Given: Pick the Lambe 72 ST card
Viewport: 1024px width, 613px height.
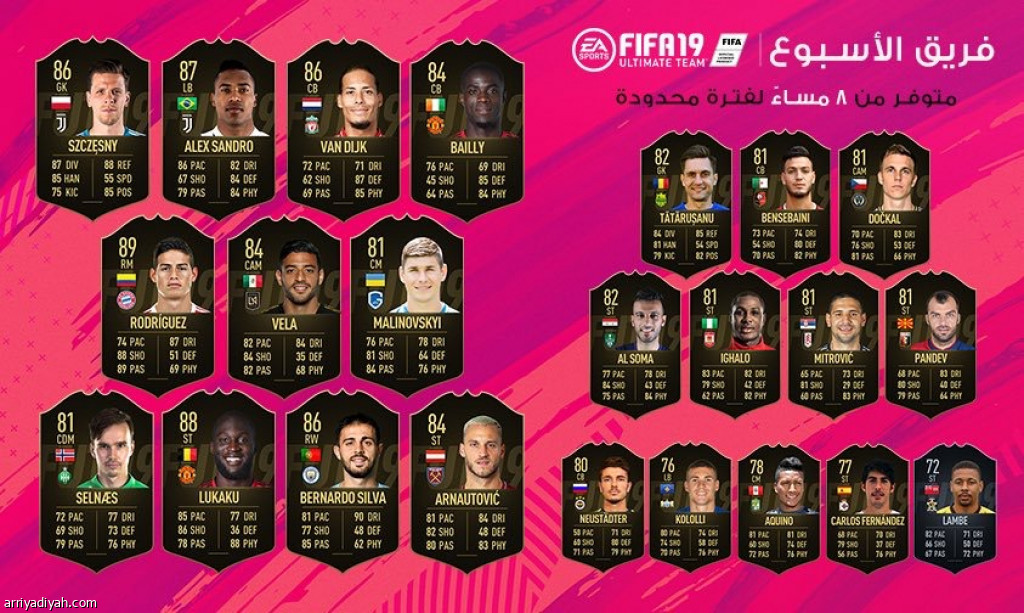Looking at the screenshot, I should point(955,506).
